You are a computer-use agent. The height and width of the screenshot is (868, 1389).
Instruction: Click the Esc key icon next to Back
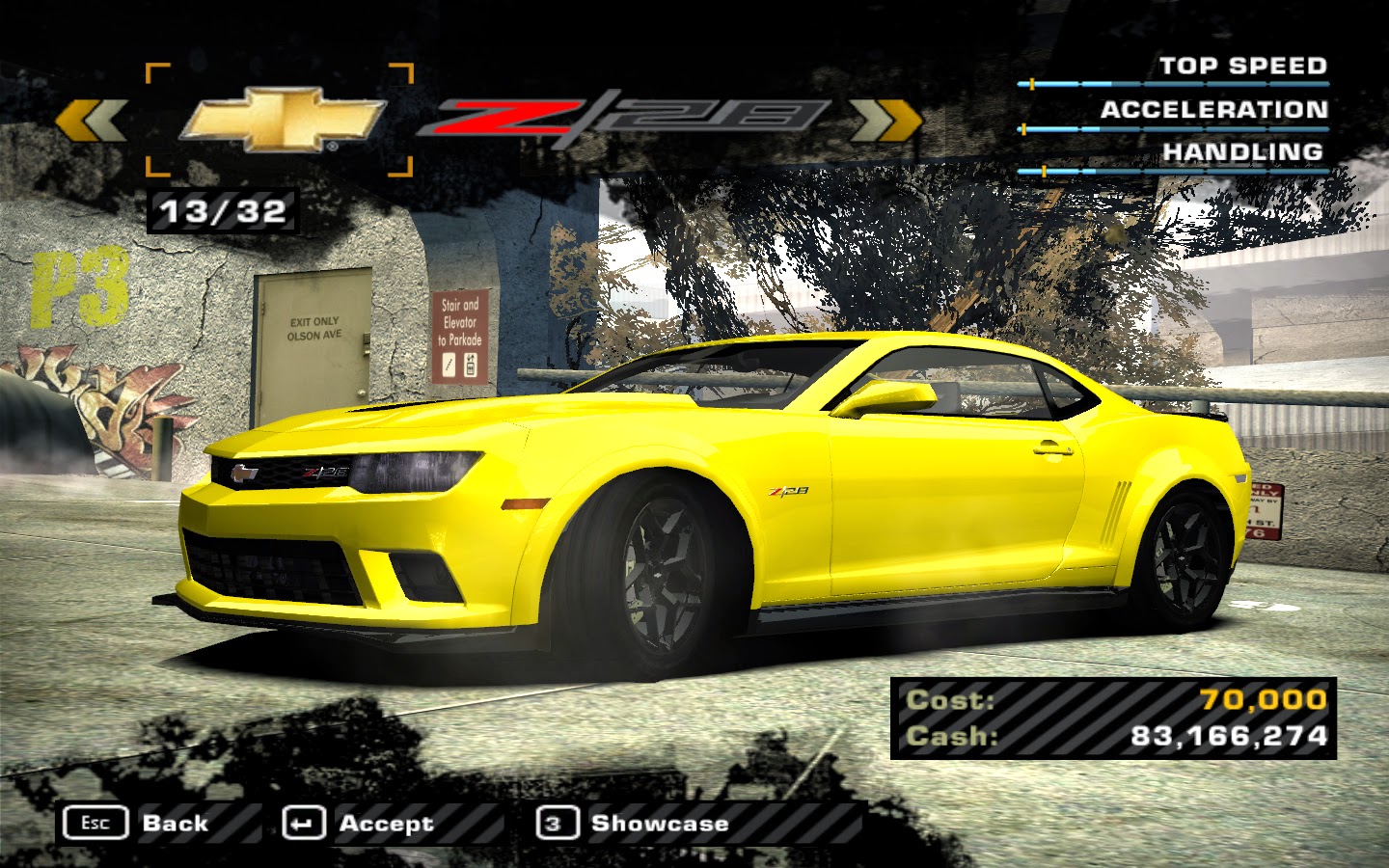click(97, 823)
